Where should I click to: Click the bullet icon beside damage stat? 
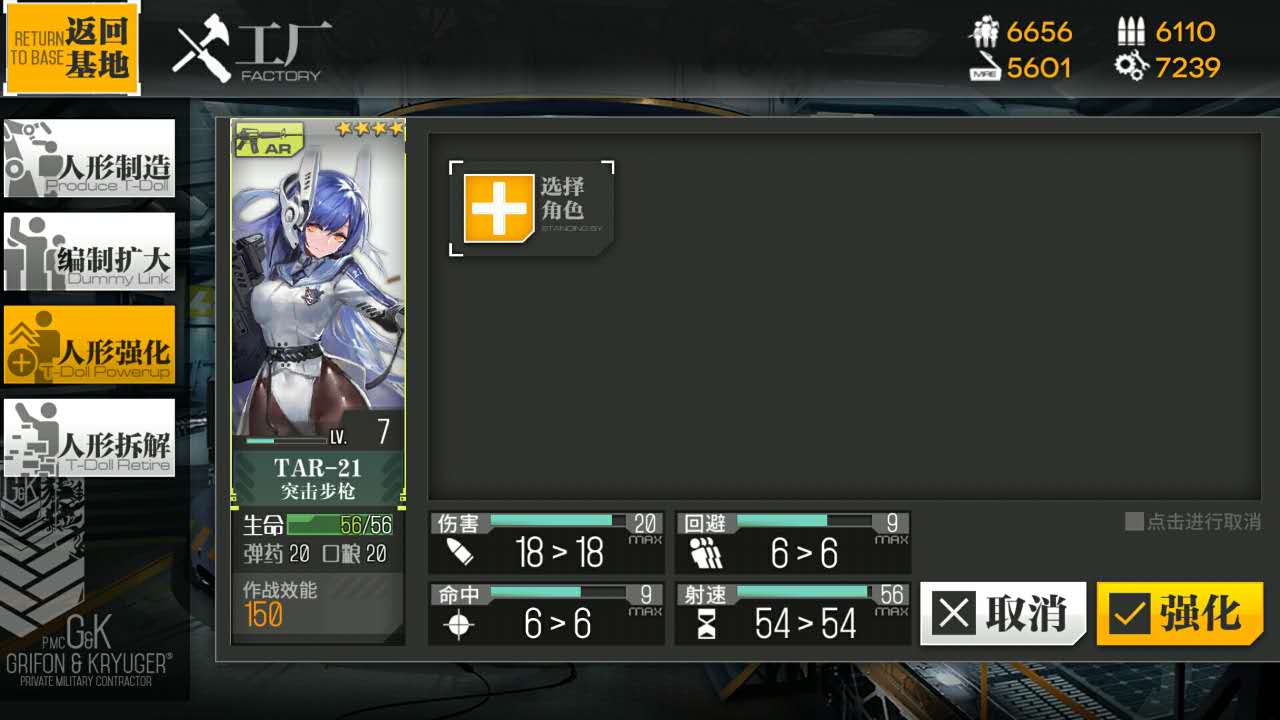point(458,551)
